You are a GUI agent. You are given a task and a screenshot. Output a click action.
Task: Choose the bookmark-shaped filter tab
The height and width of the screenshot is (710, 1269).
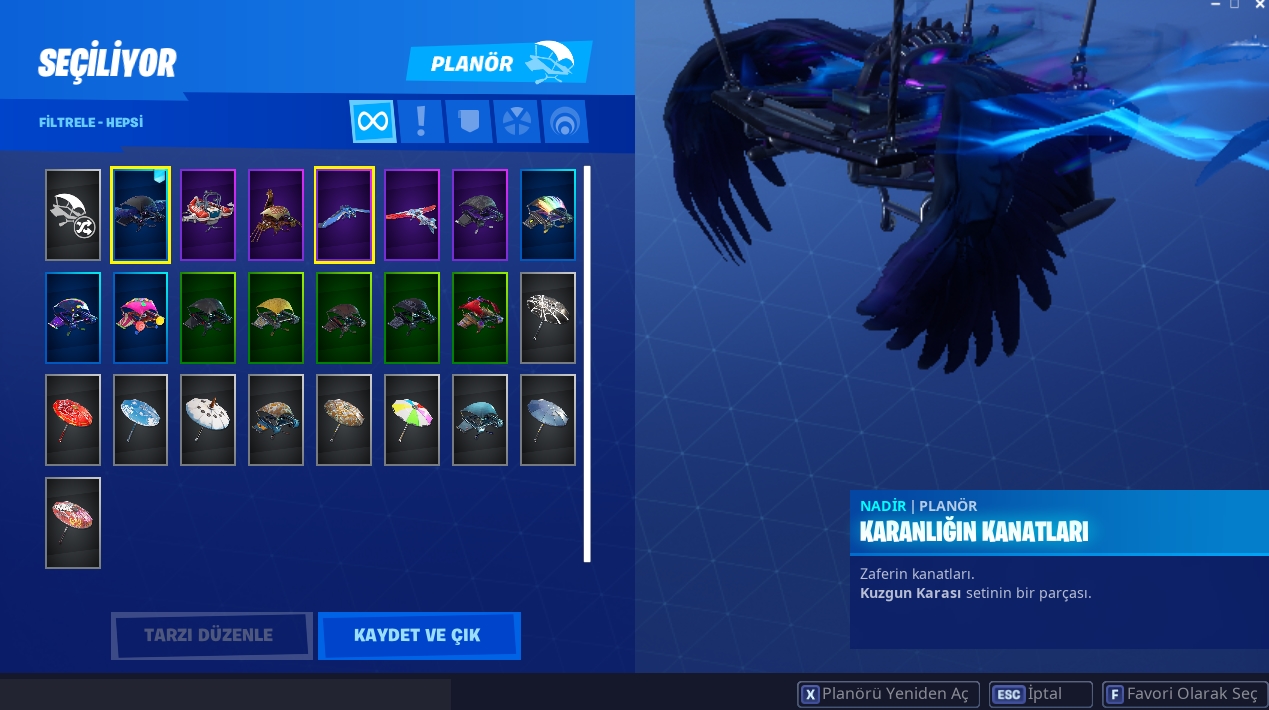tap(468, 122)
